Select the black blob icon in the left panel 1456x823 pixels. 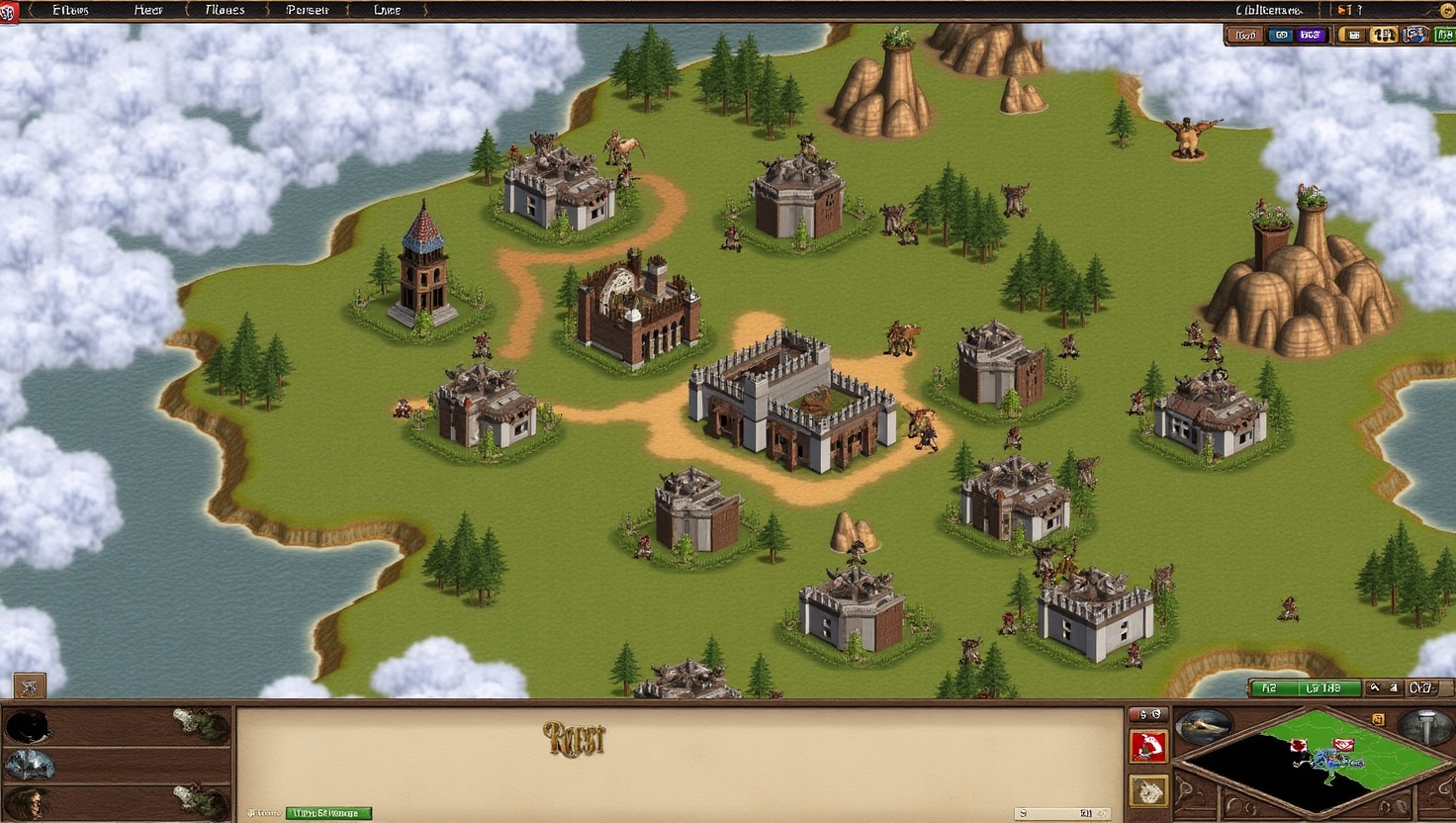[x=27, y=727]
